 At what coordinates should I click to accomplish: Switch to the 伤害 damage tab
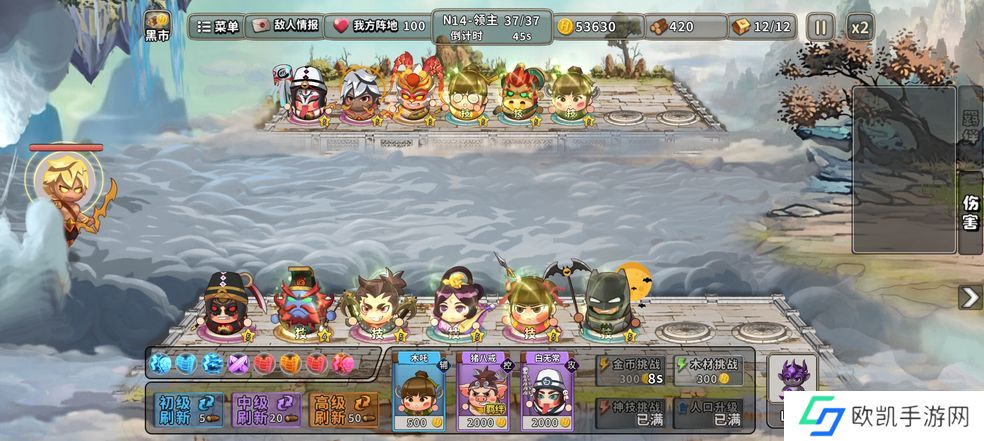coord(970,209)
